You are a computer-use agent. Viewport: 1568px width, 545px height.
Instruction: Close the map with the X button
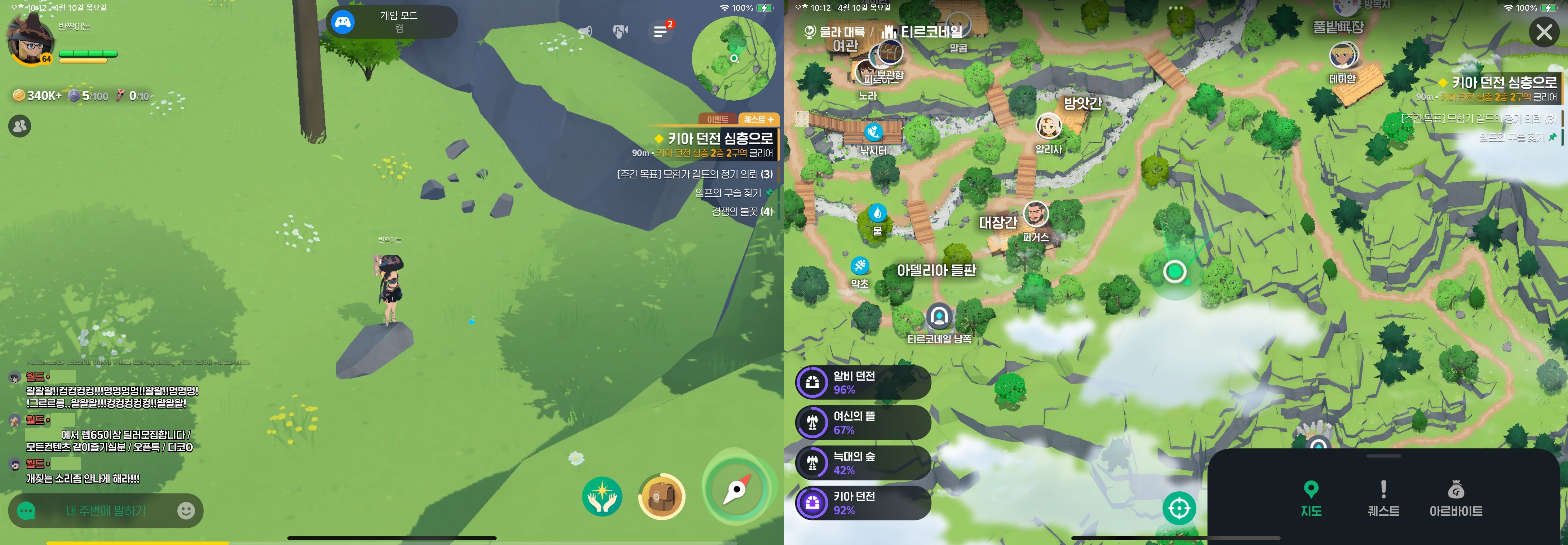pos(1544,32)
